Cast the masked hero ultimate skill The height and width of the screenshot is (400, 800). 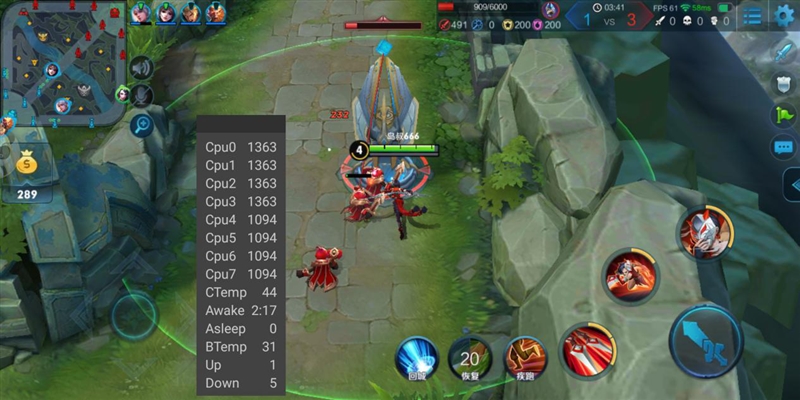point(707,232)
